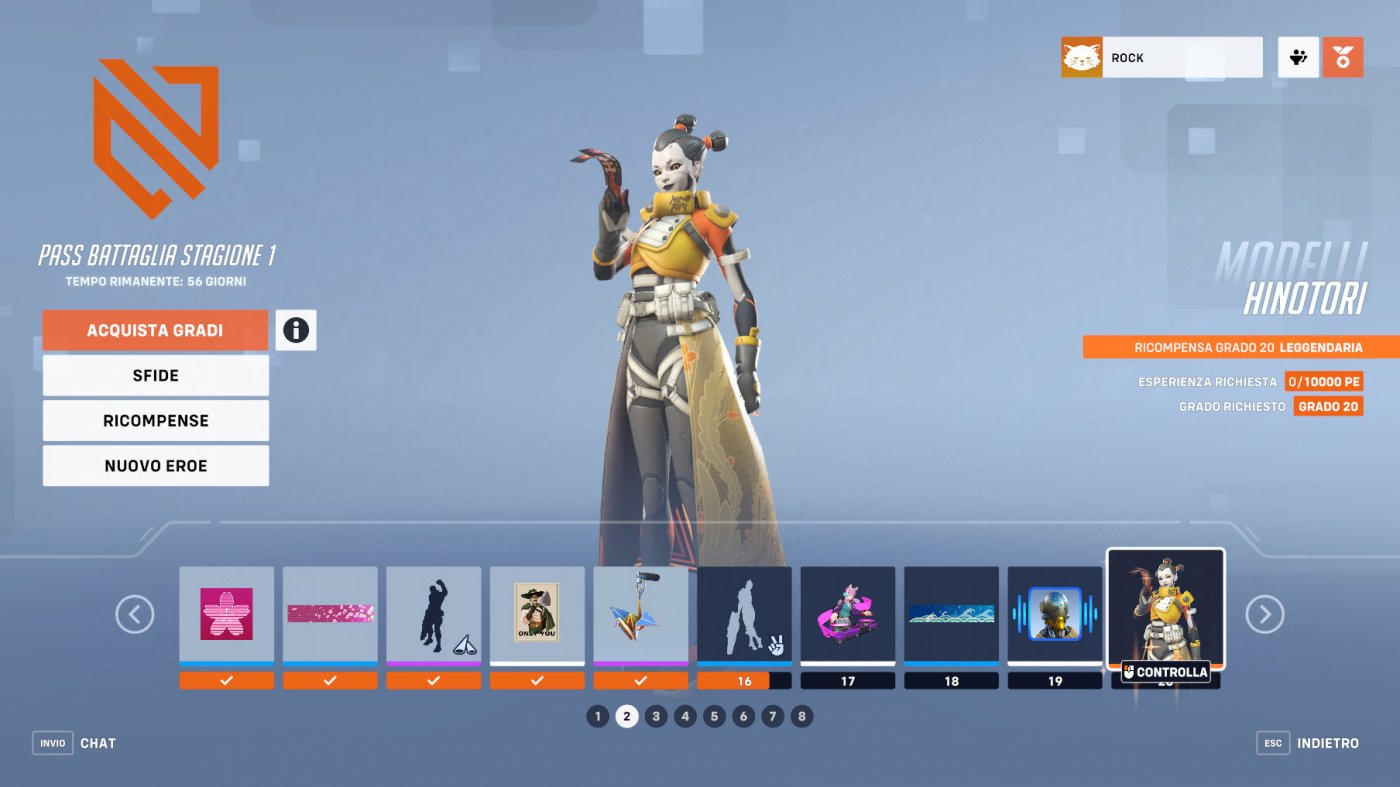This screenshot has height=787, width=1400.
Task: Open battle pass page 8
Action: (x=802, y=715)
